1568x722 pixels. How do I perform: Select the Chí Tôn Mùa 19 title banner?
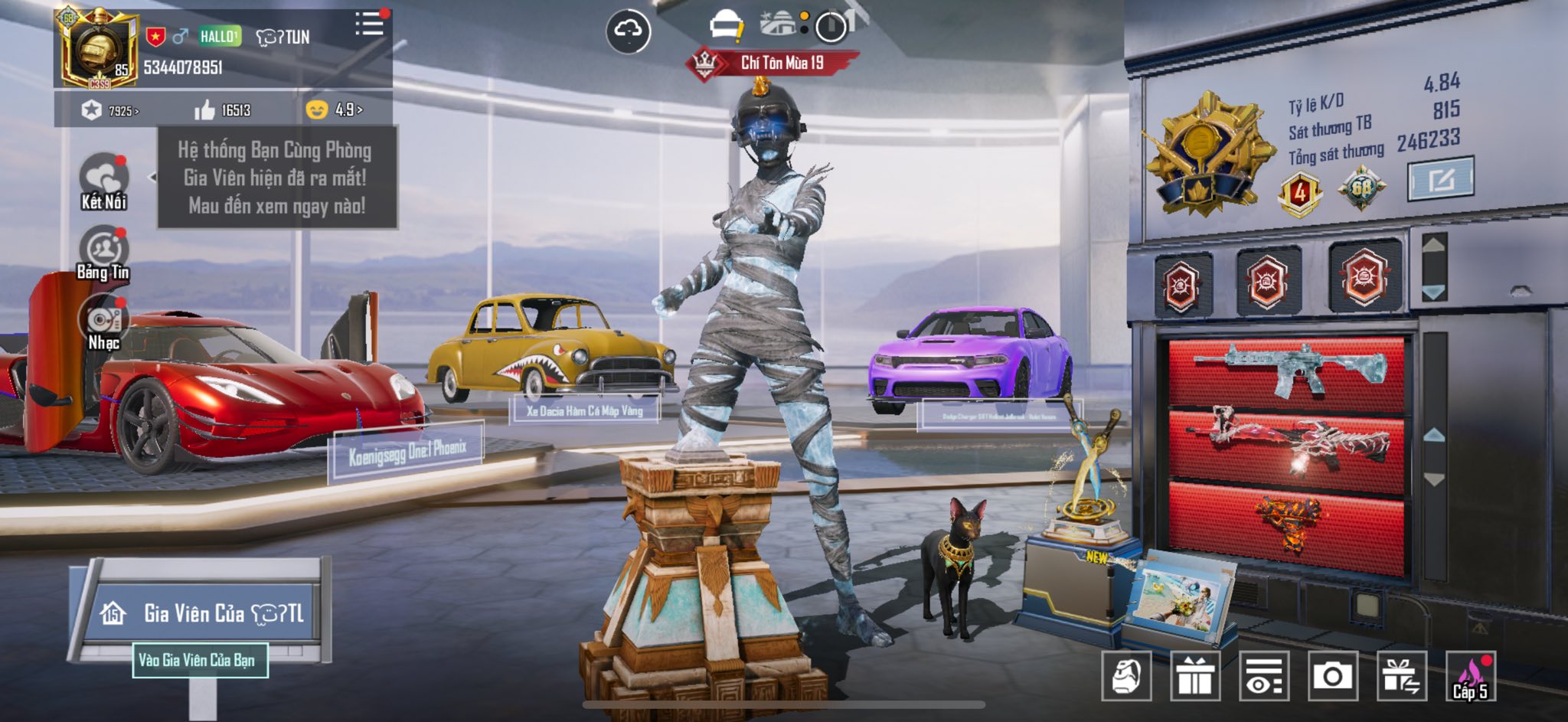point(773,63)
